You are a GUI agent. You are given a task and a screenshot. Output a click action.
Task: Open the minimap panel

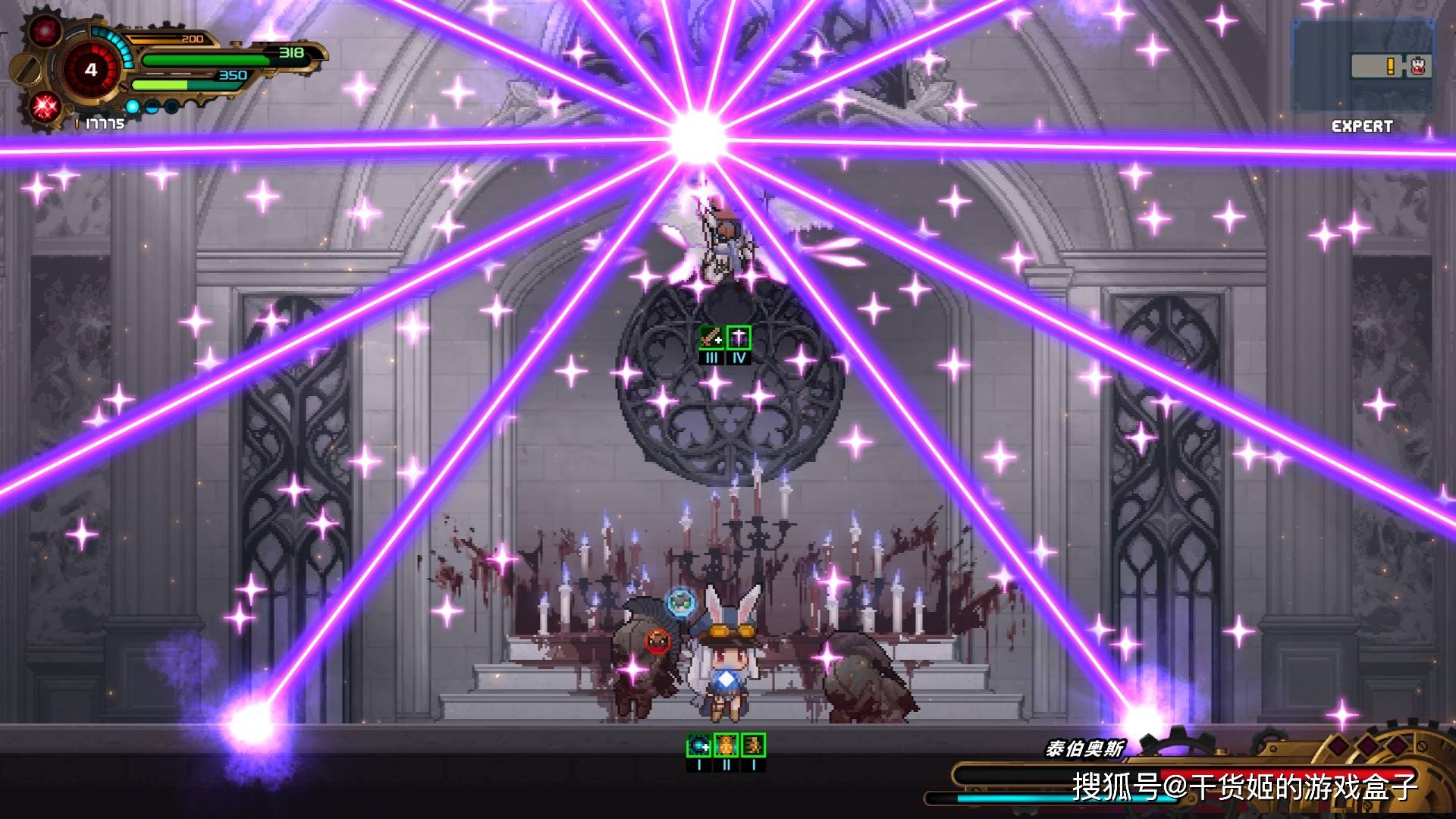pos(1363,65)
